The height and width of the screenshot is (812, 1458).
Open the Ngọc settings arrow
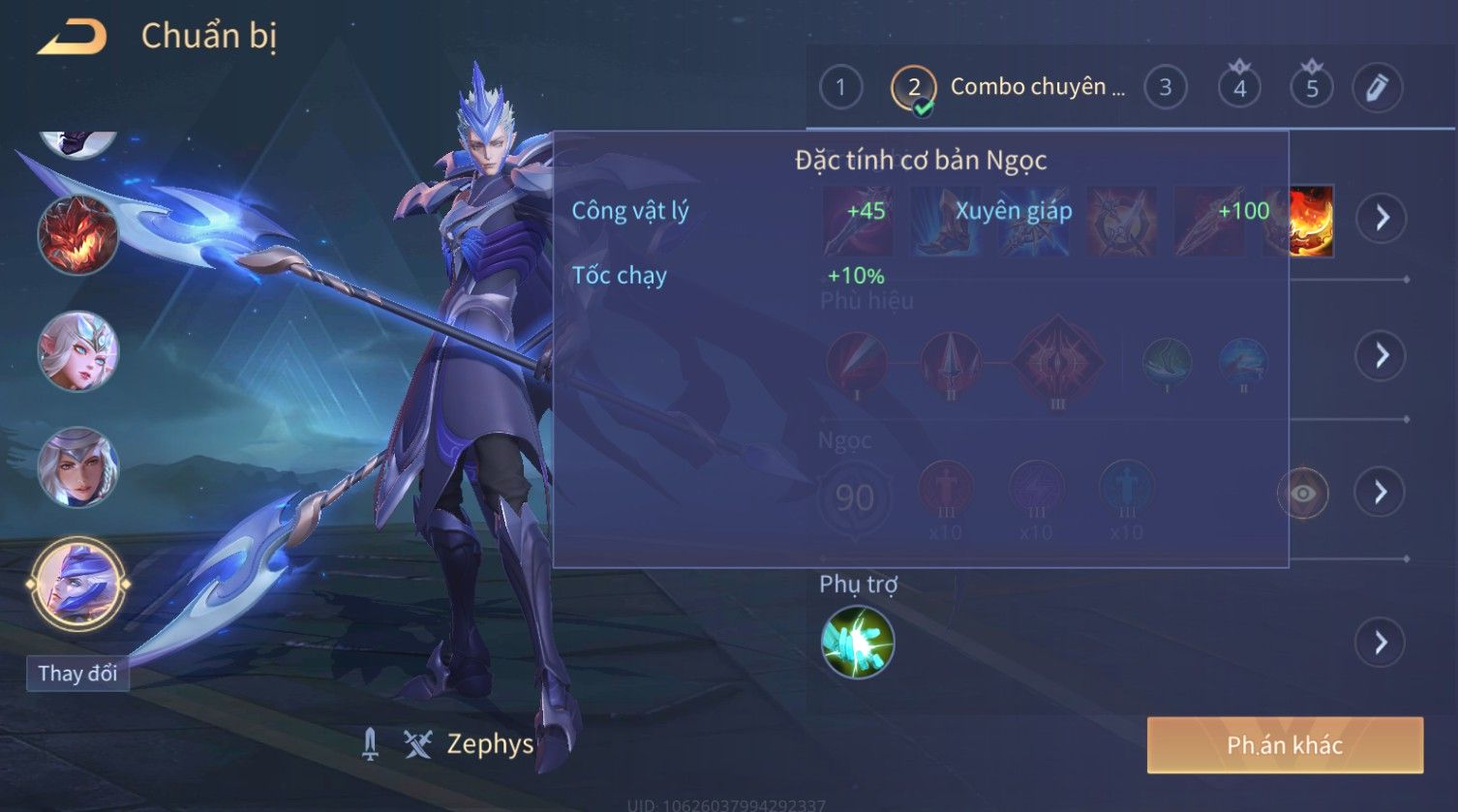pos(1381,493)
